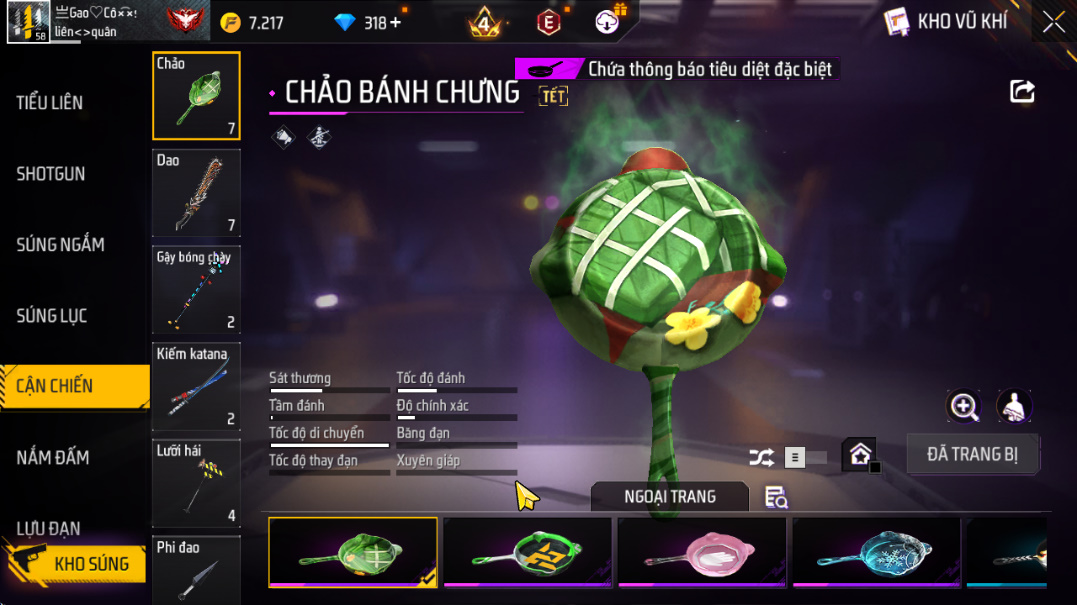Viewport: 1077px width, 605px height.
Task: Choose the Gậy bóng chày weapon tile
Action: coord(196,290)
